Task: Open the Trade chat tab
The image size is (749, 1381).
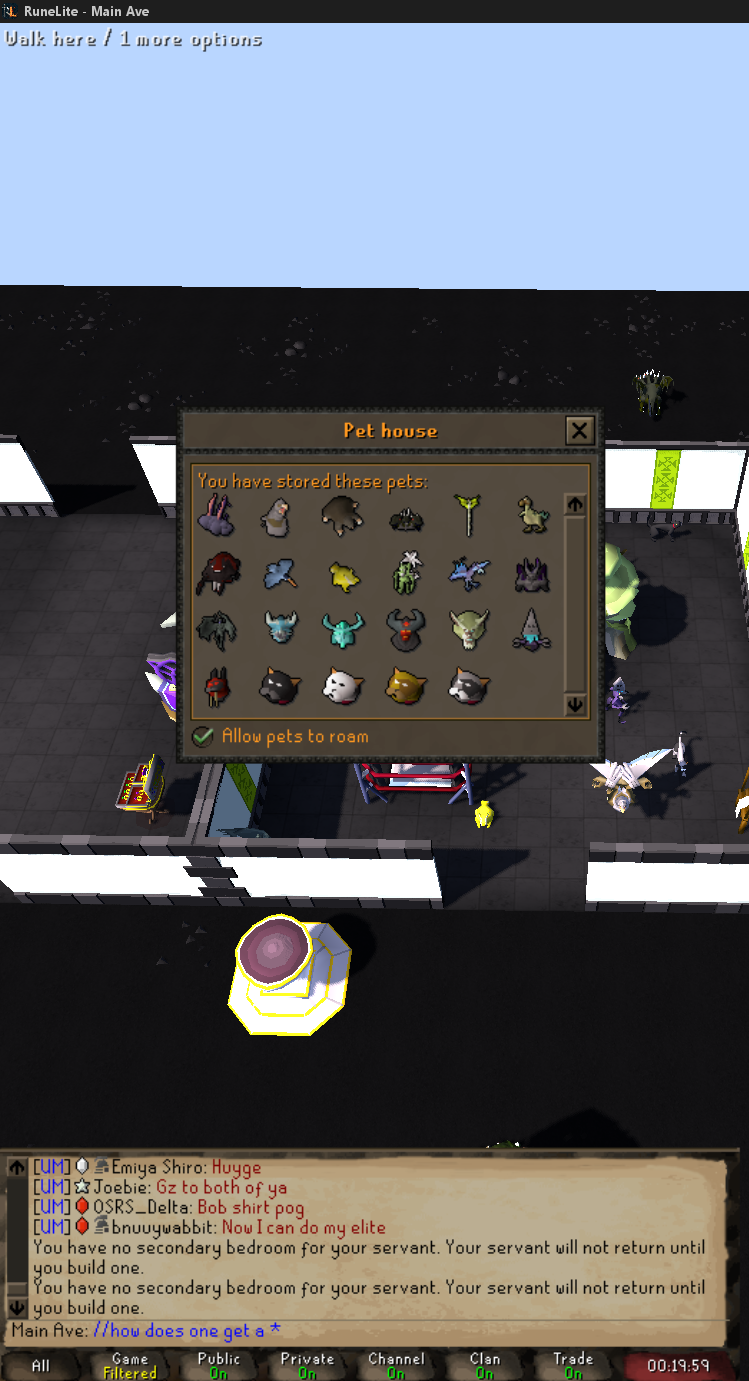Action: [573, 1365]
